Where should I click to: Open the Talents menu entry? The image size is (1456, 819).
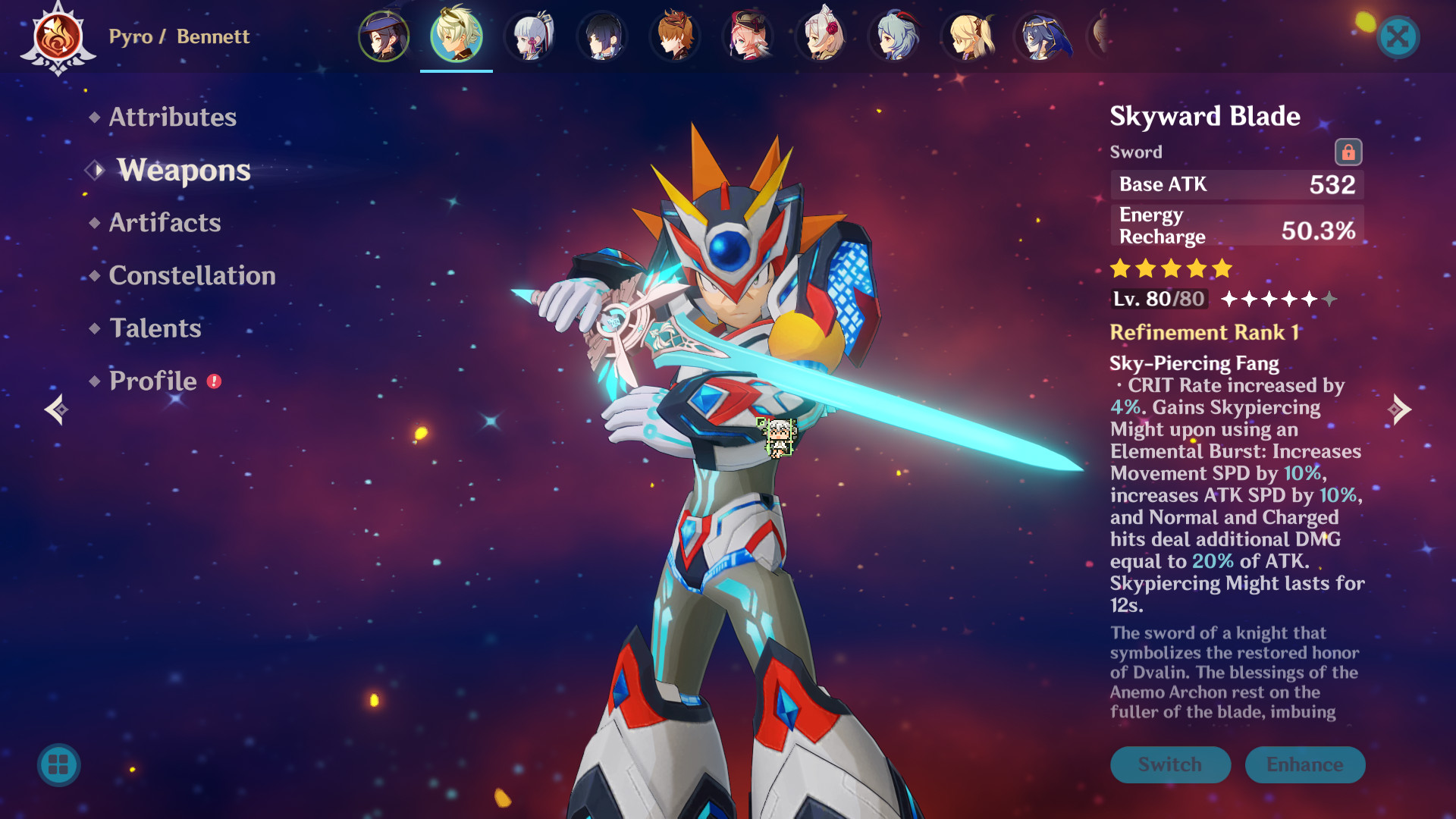(155, 329)
